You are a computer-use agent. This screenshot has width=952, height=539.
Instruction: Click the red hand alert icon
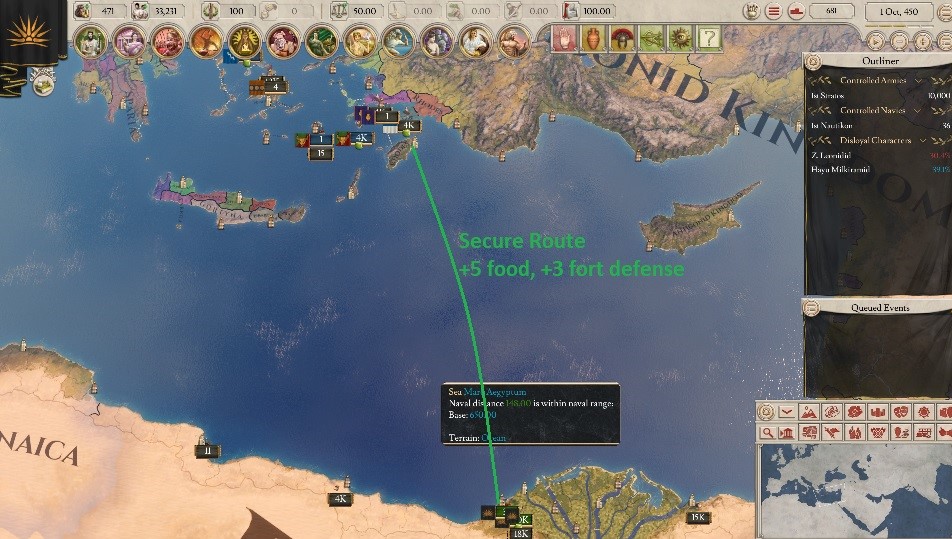coord(565,39)
